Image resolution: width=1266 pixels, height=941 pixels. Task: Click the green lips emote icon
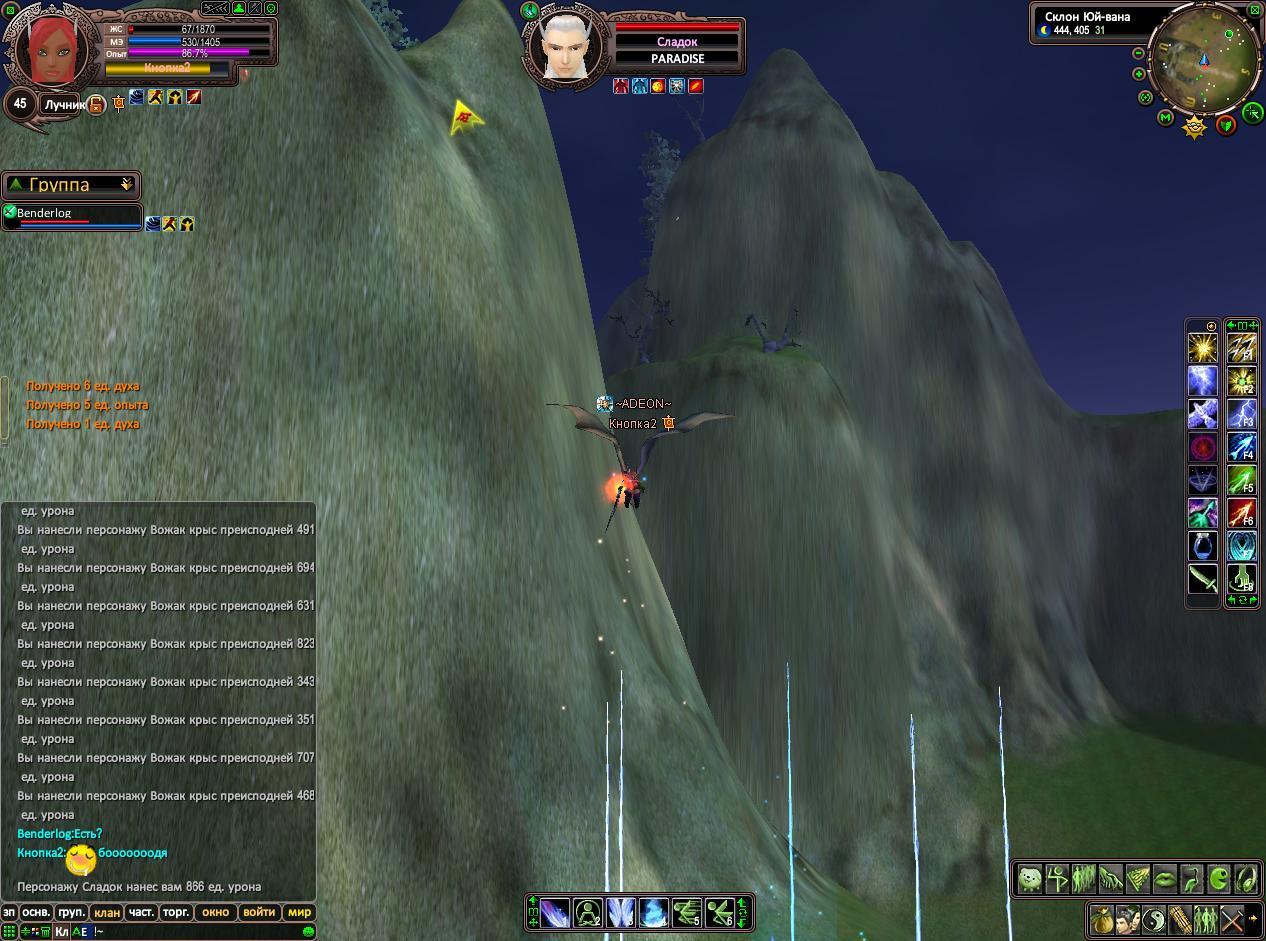click(x=1165, y=879)
